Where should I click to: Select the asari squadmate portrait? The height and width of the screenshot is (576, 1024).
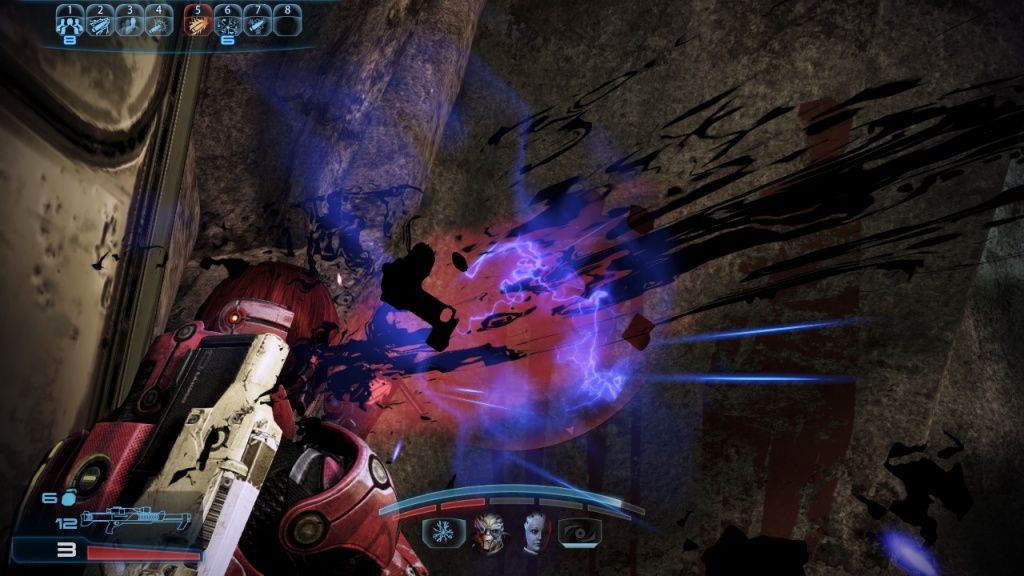pyautogui.click(x=534, y=531)
